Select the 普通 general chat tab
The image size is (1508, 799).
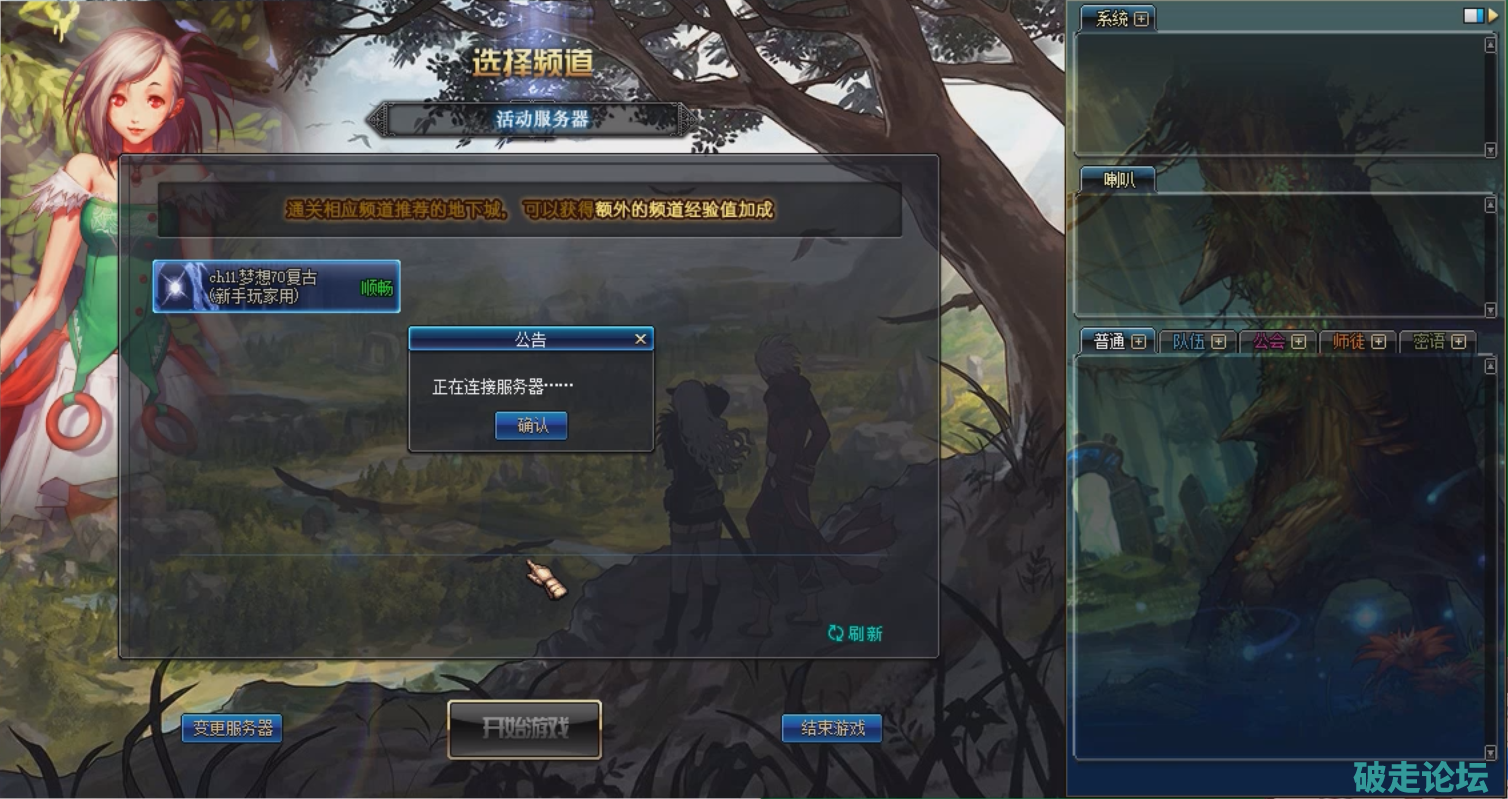pyautogui.click(x=1109, y=342)
